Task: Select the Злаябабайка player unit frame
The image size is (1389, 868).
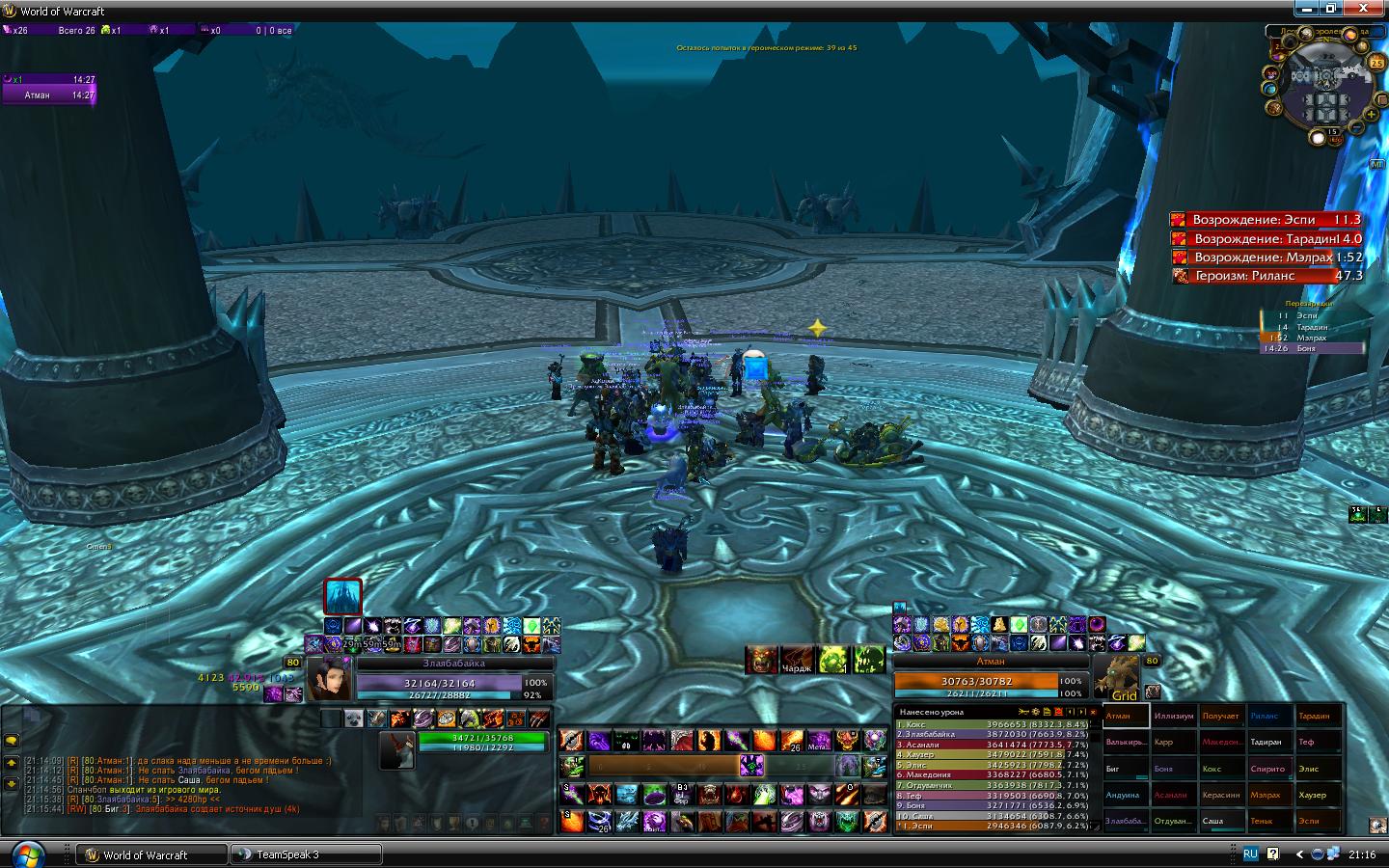Action: [x=454, y=680]
